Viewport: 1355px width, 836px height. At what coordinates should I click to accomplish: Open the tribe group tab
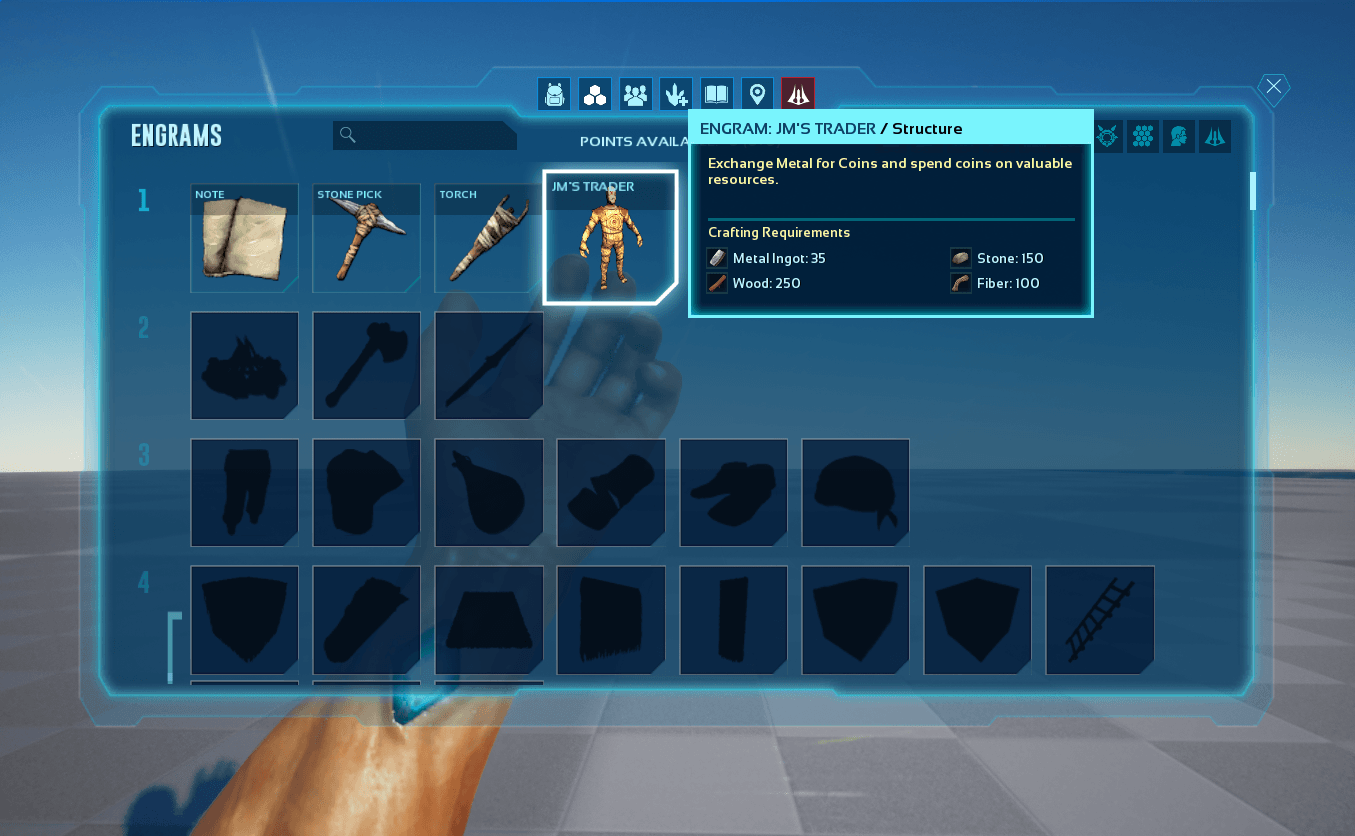[635, 94]
